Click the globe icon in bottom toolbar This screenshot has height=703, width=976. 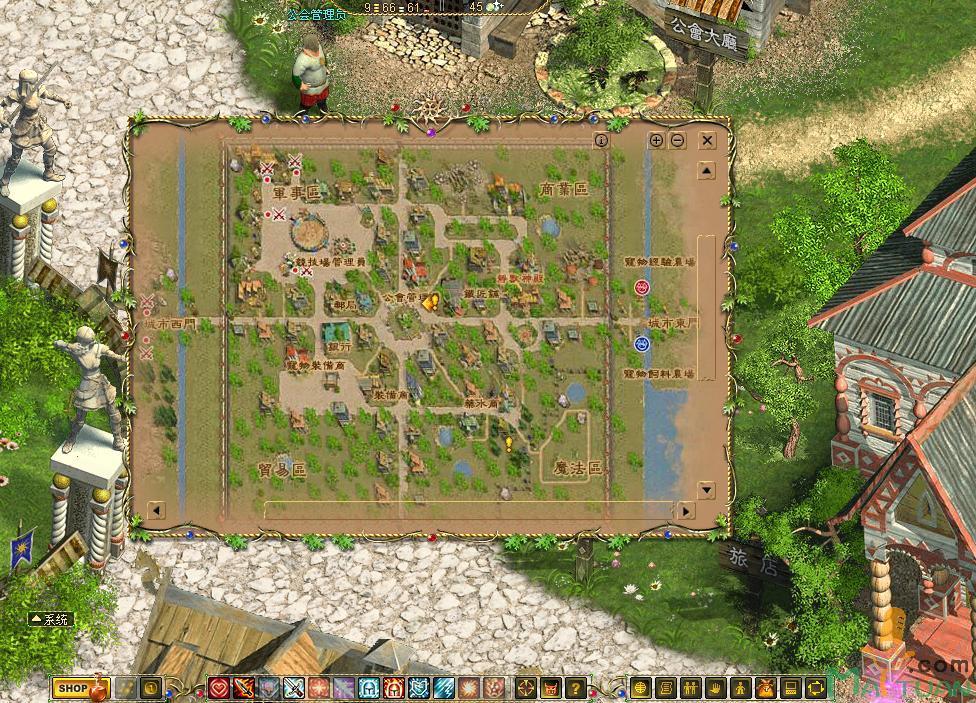click(x=641, y=688)
